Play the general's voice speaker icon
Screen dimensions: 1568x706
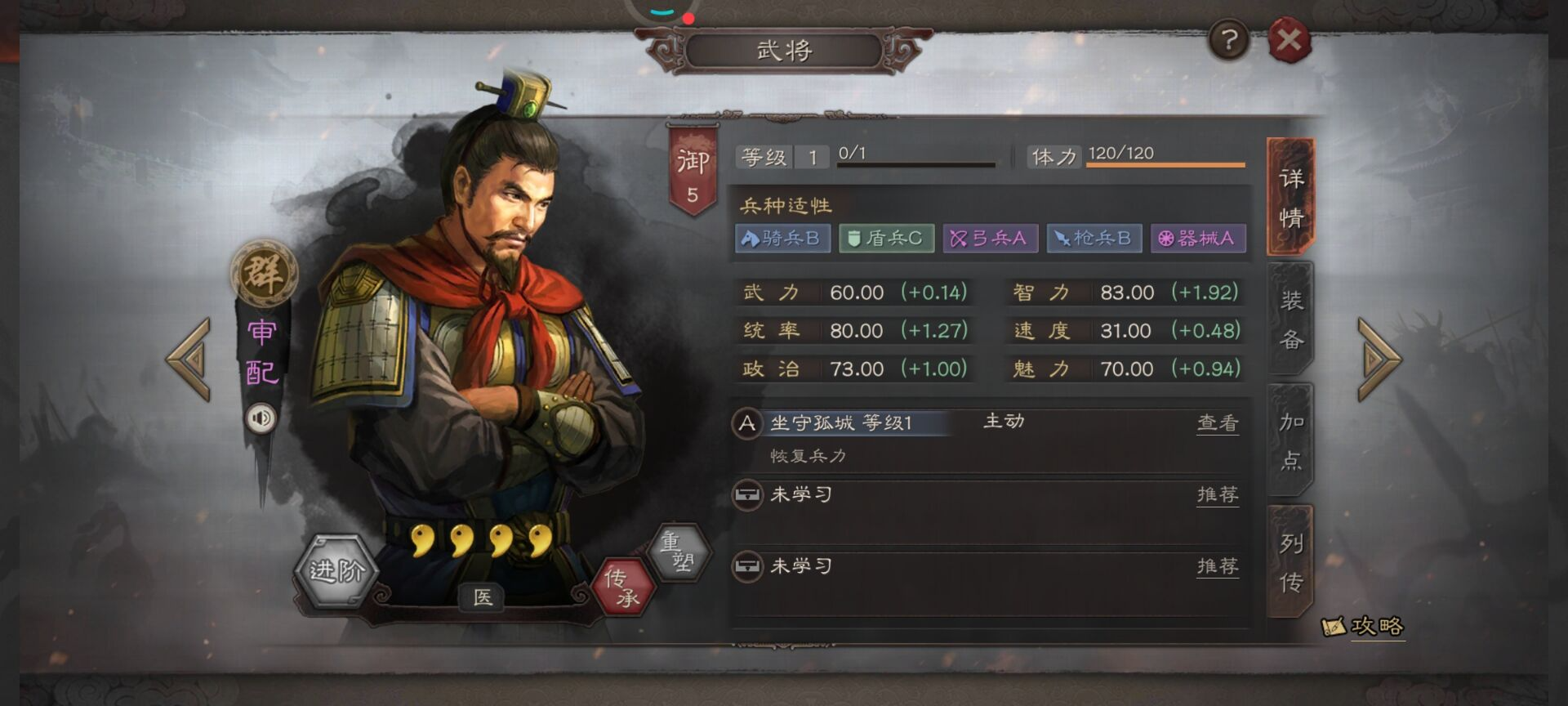[x=261, y=418]
